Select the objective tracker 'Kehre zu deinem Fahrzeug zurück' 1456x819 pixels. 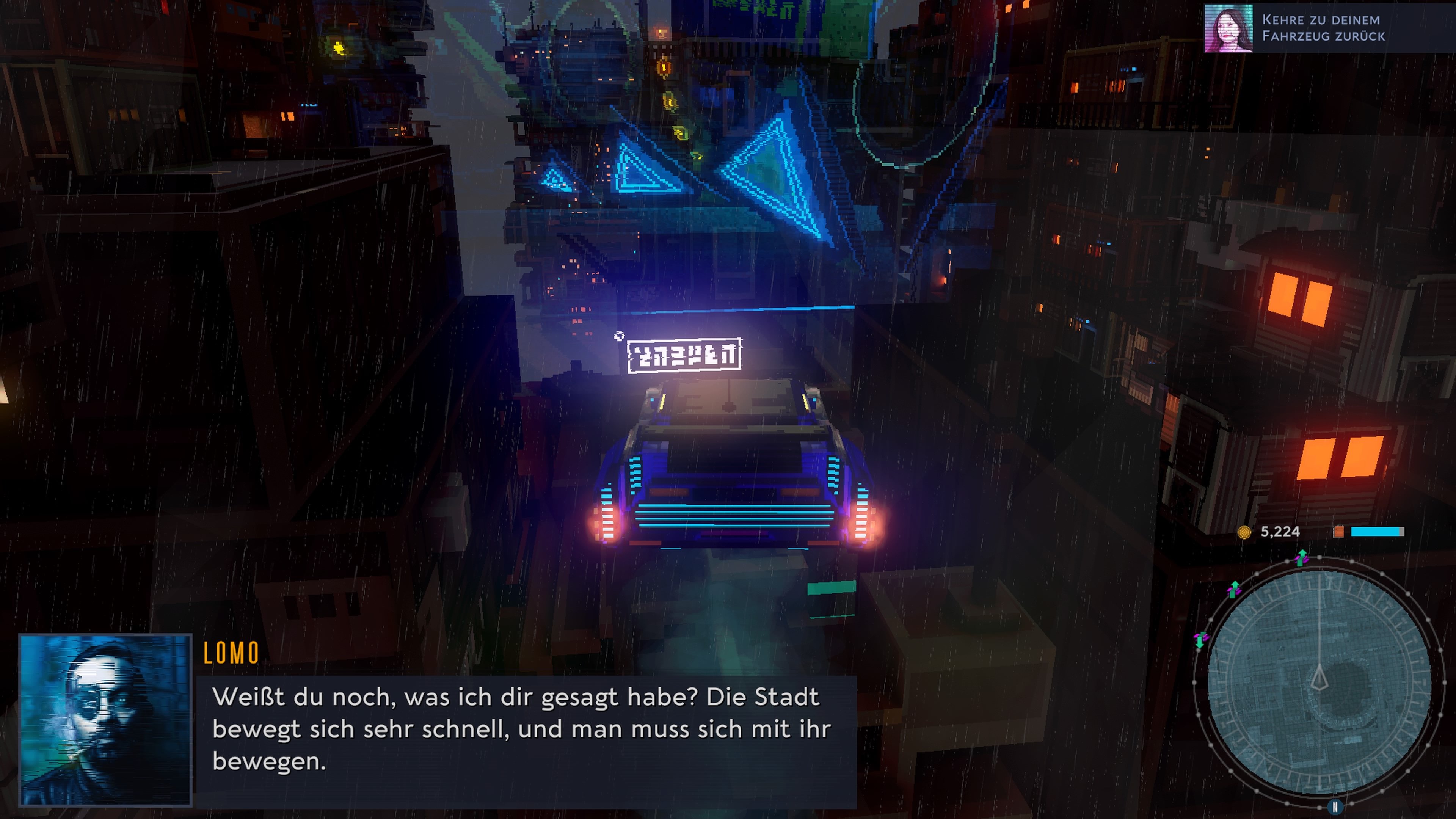tap(1323, 28)
